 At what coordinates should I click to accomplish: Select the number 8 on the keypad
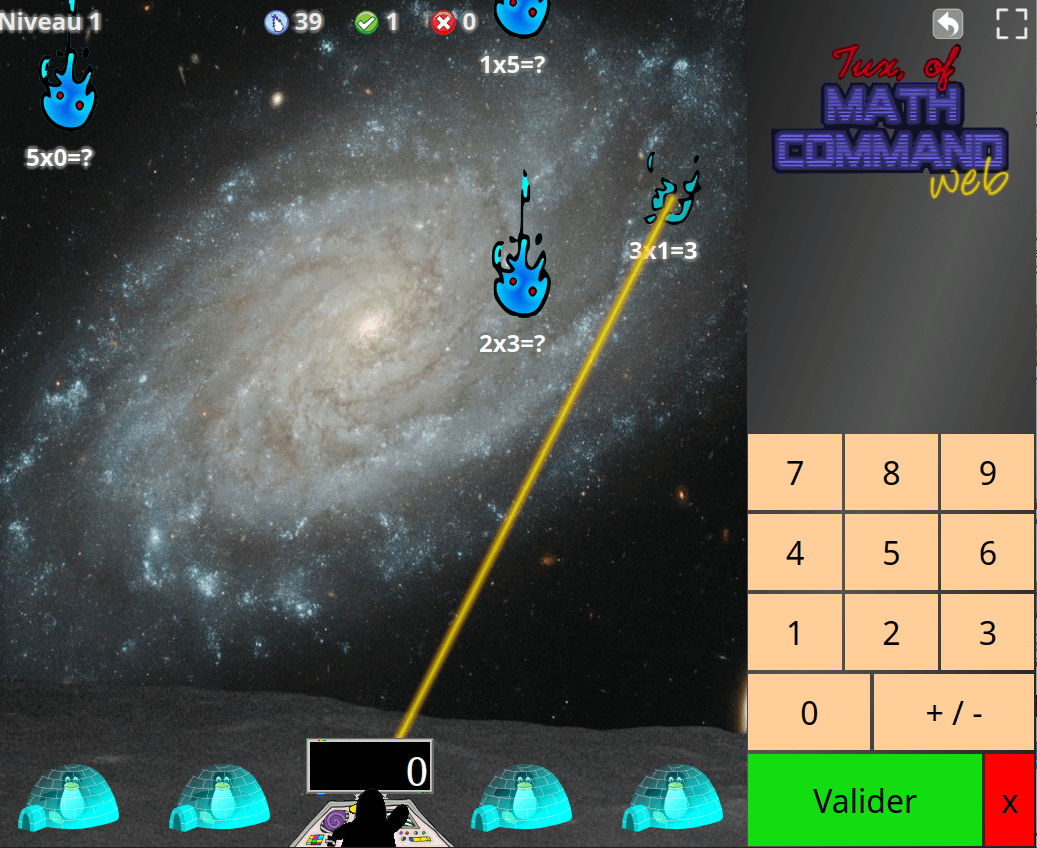(x=891, y=473)
